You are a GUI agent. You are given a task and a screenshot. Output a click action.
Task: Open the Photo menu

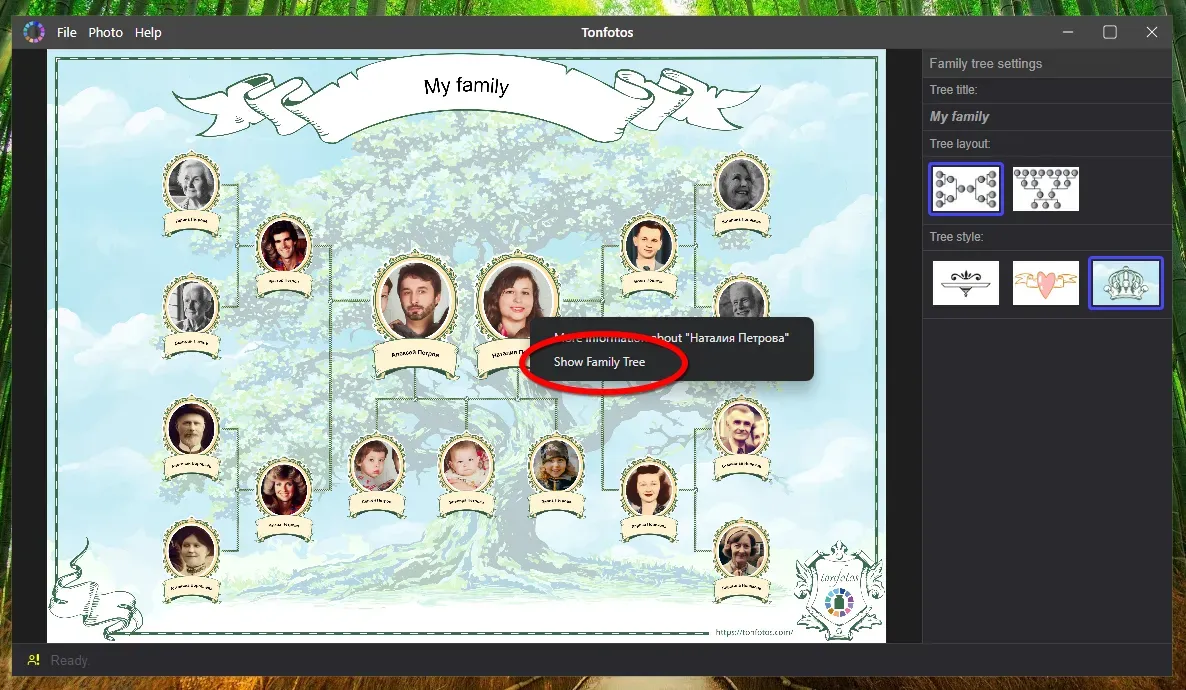pos(105,33)
